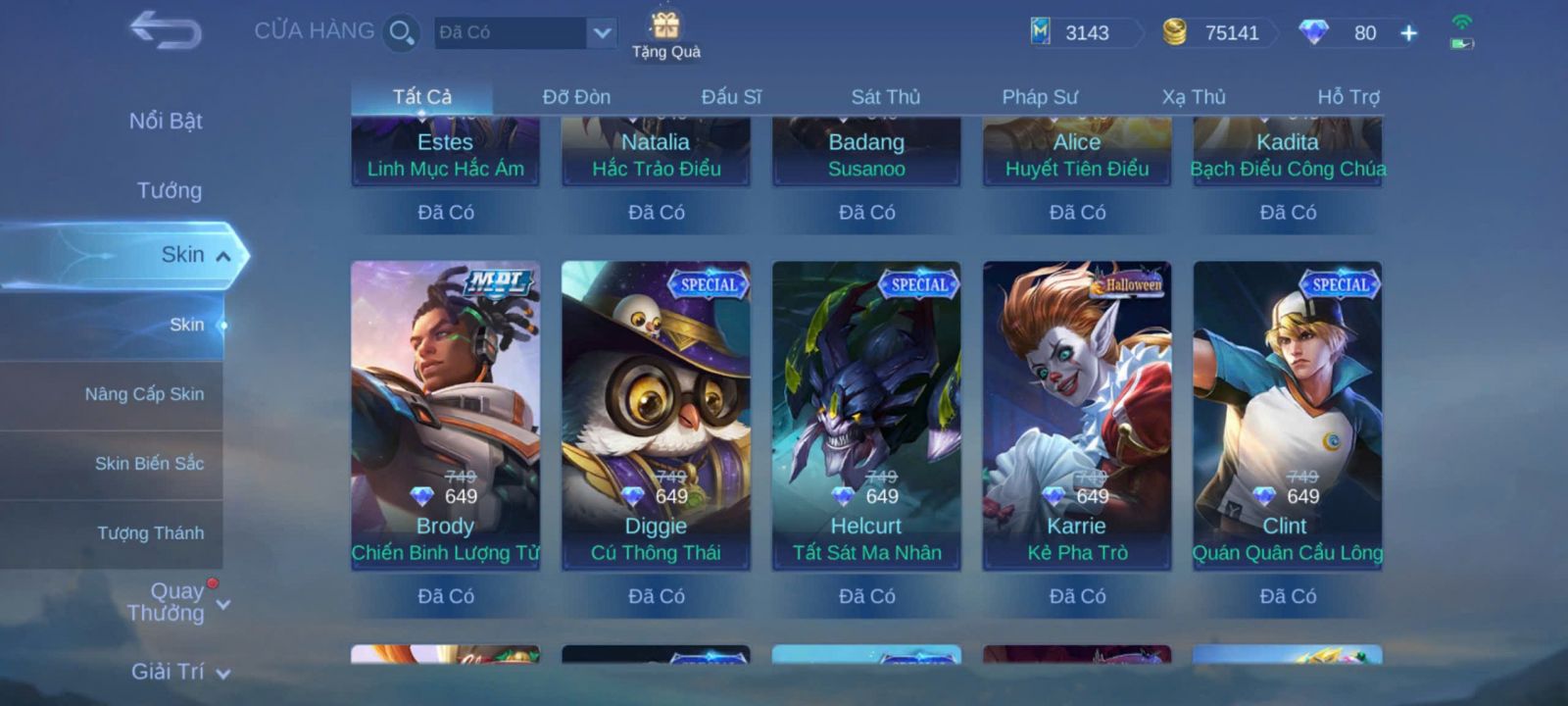Show the Sát Thủ skins tab
The width and height of the screenshot is (1568, 706).
click(x=885, y=97)
